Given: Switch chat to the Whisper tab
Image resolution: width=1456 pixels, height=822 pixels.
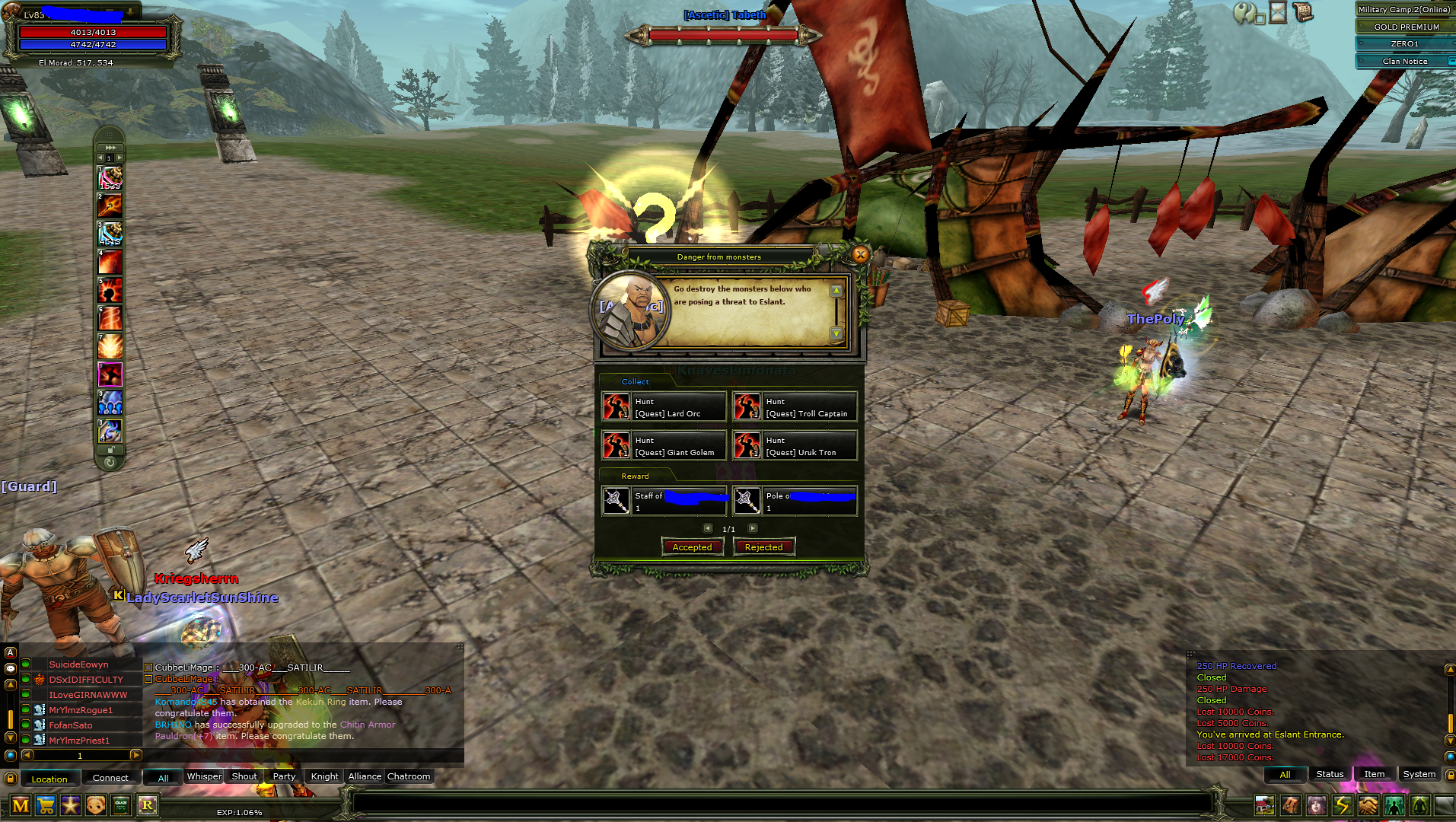Looking at the screenshot, I should (x=204, y=776).
